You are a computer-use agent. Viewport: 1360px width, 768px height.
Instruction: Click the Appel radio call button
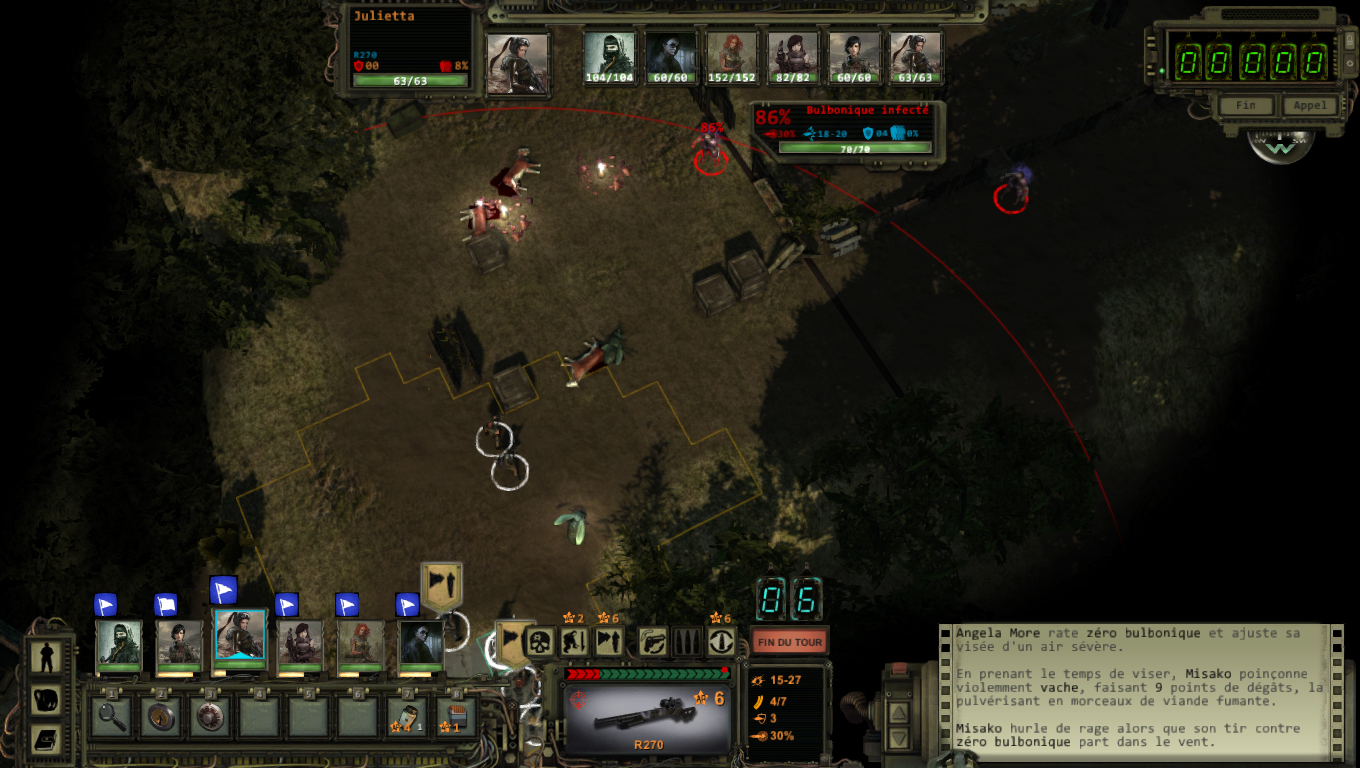[x=1308, y=105]
